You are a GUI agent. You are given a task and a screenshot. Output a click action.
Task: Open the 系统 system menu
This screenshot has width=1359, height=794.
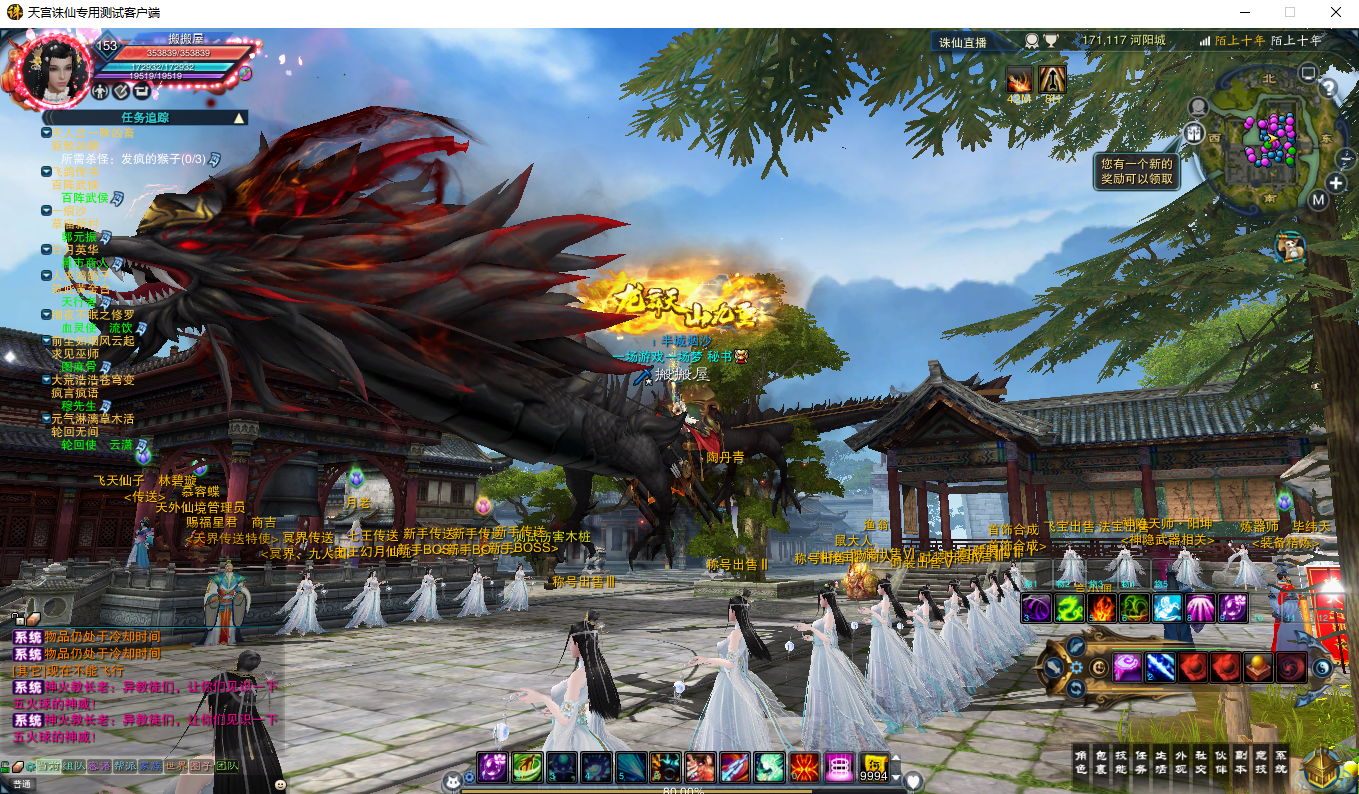tap(1281, 760)
